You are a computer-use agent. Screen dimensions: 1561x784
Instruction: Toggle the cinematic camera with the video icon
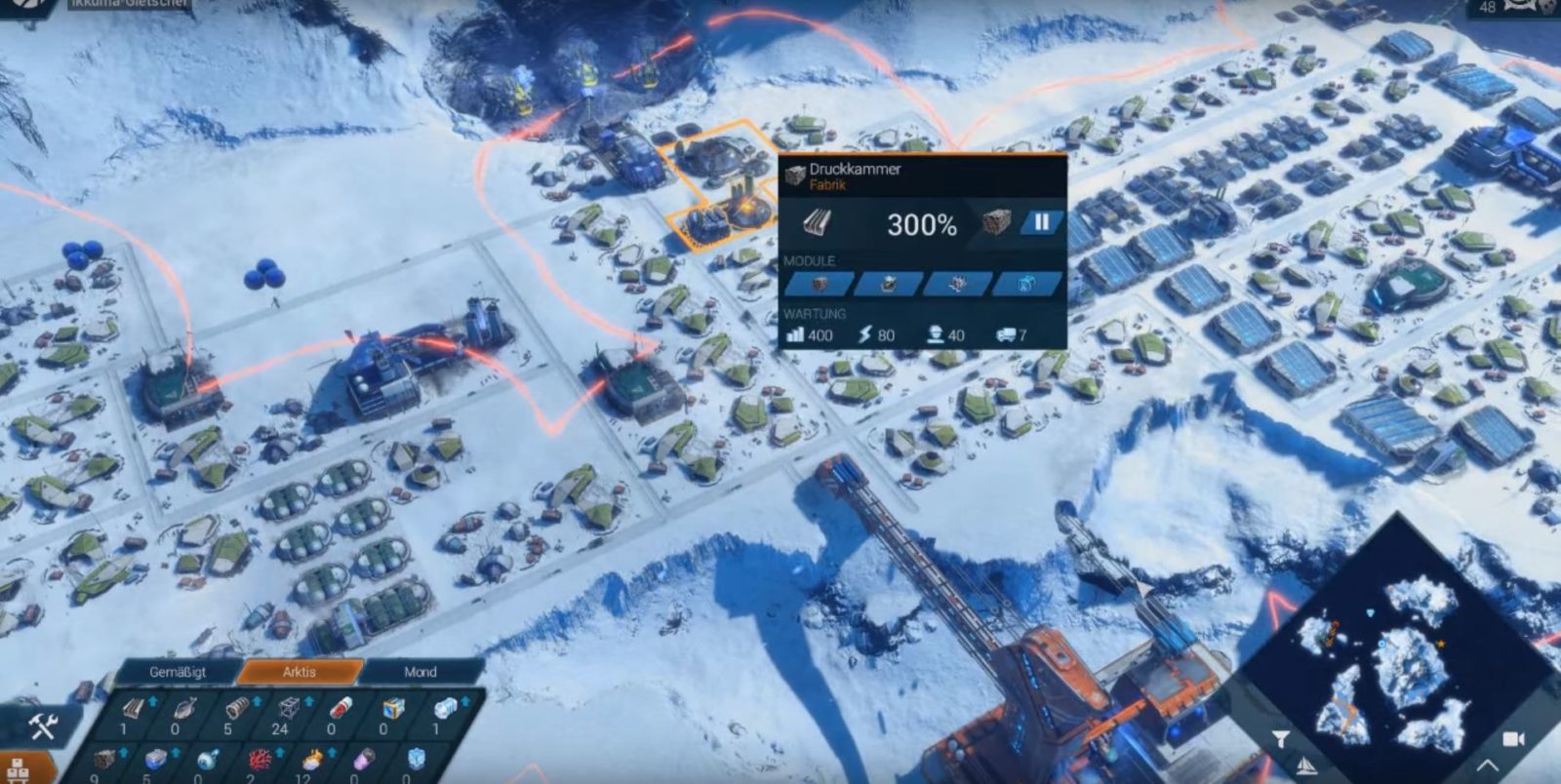pos(1514,740)
